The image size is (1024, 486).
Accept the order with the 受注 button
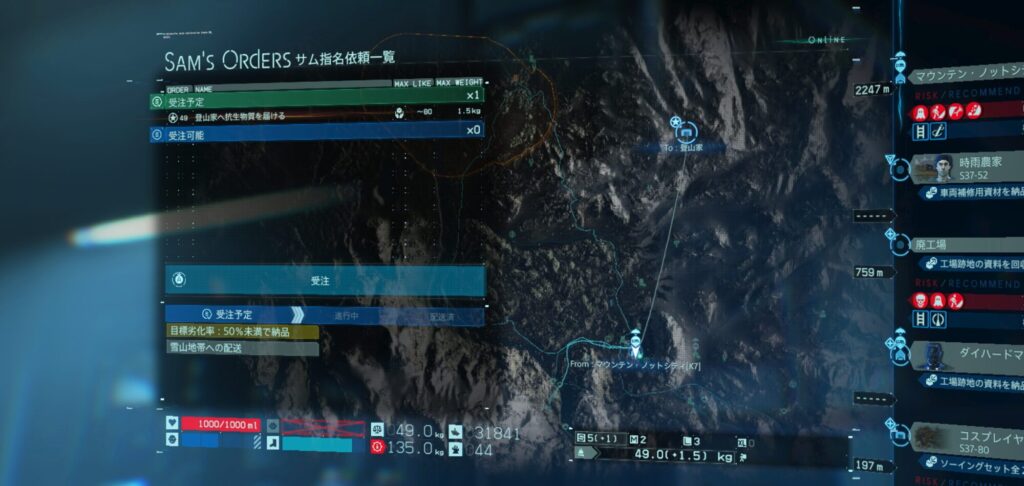pos(325,281)
